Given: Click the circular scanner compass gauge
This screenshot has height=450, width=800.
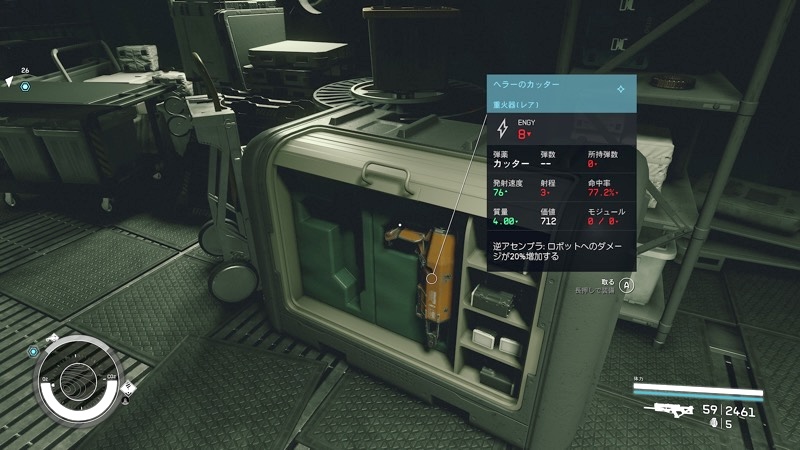Looking at the screenshot, I should [x=79, y=379].
